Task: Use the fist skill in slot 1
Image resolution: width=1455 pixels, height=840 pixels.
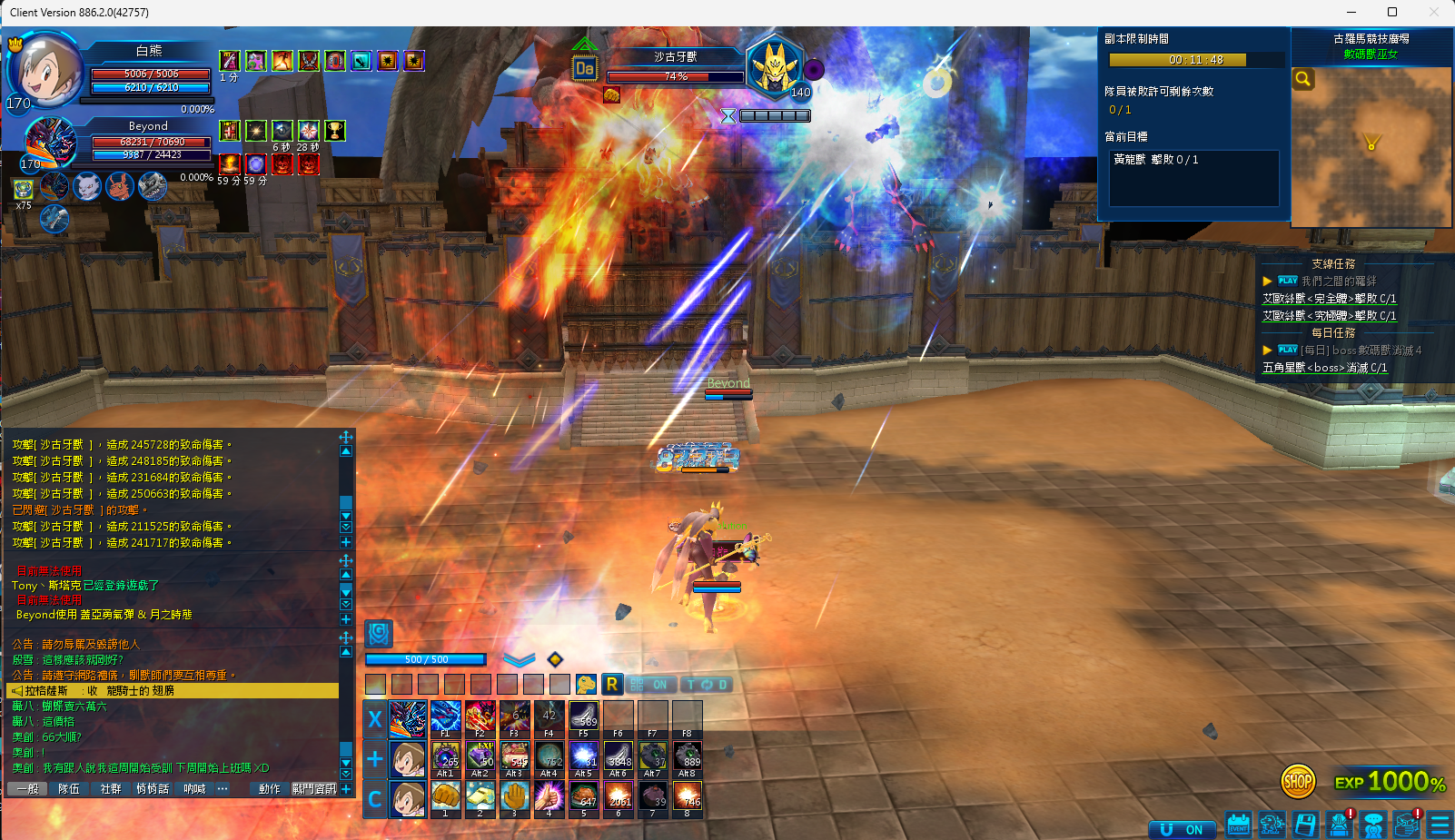Action: point(445,798)
